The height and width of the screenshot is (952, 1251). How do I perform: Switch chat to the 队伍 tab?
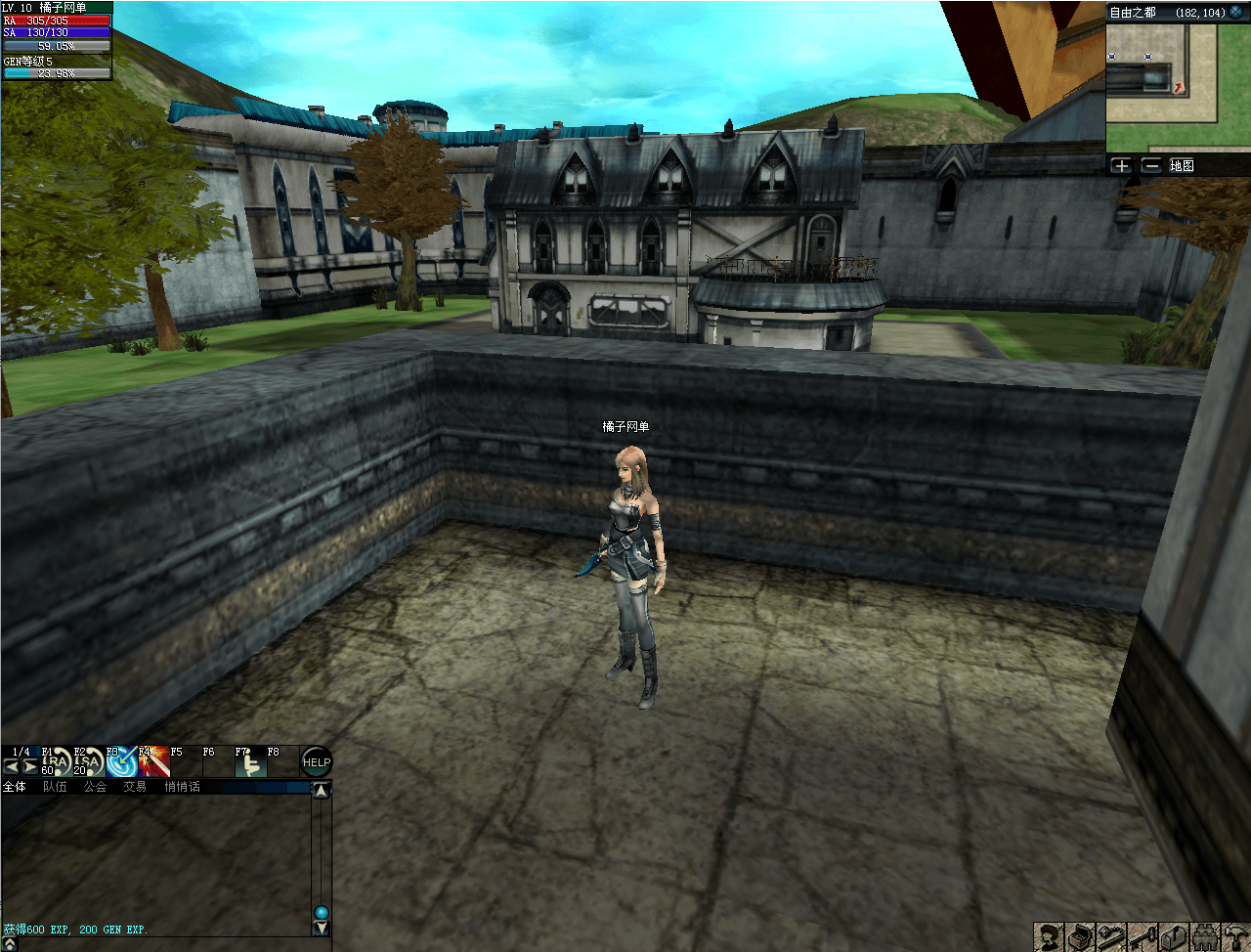pos(55,787)
